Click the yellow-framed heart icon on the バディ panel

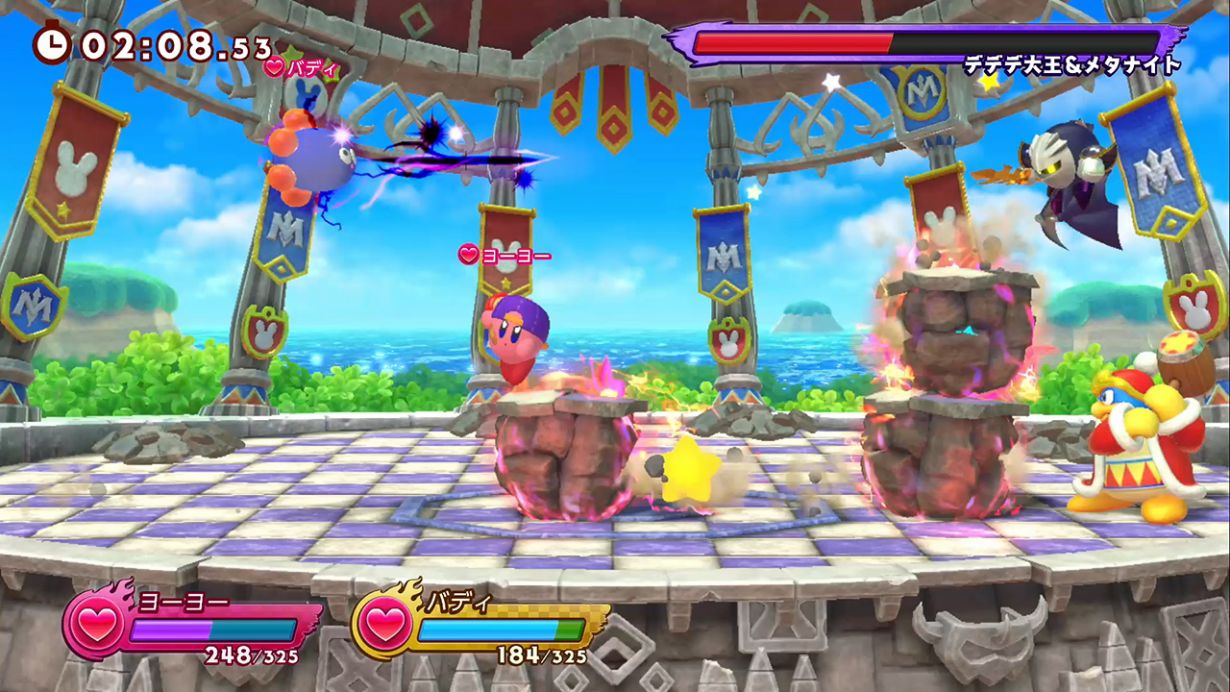(384, 624)
